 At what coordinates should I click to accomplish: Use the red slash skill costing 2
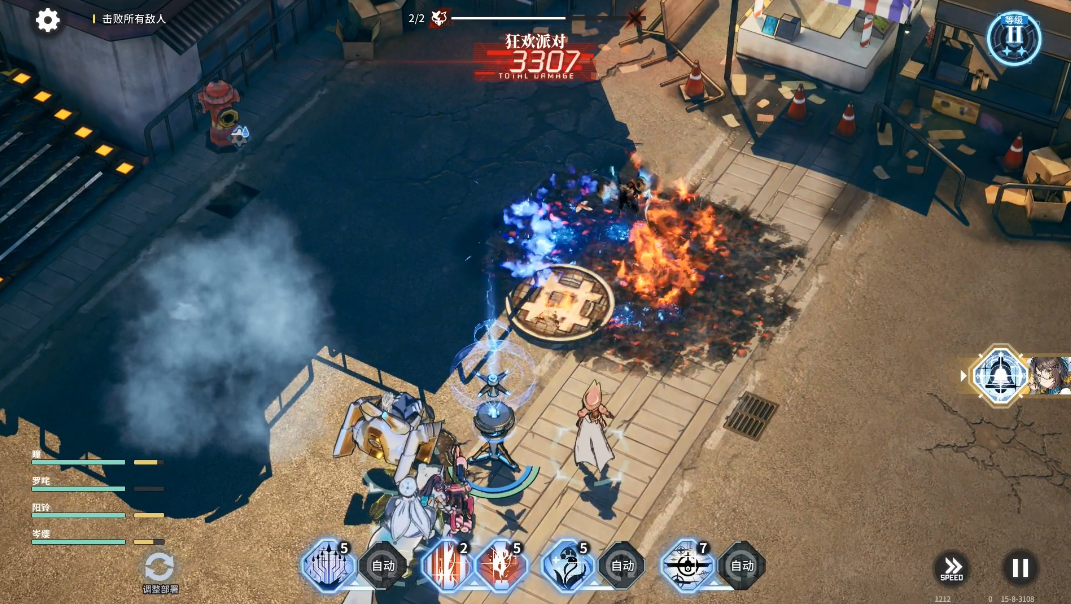click(x=446, y=566)
